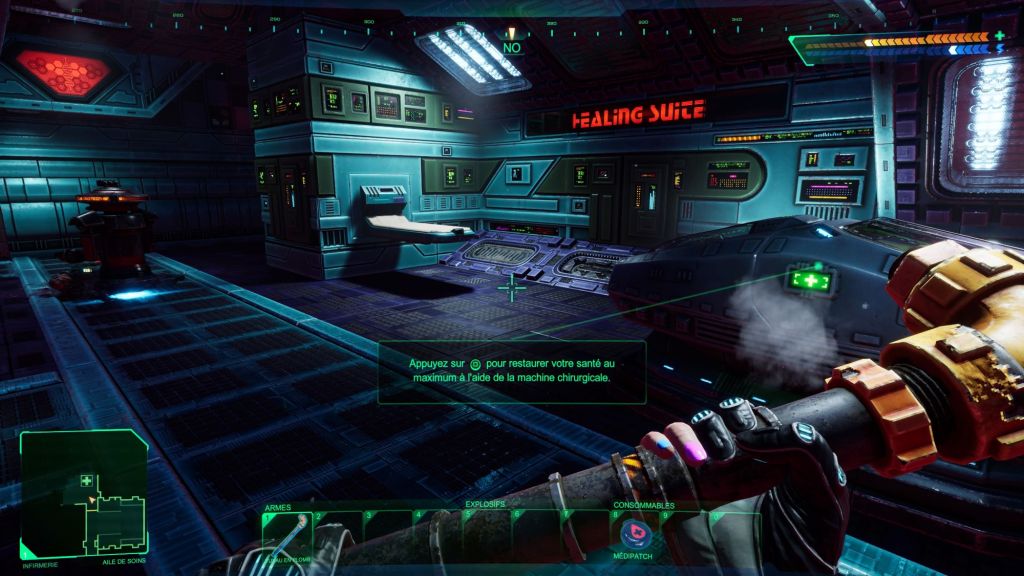Use the Médipatch consumable slot
The image size is (1024, 576).
click(x=634, y=533)
